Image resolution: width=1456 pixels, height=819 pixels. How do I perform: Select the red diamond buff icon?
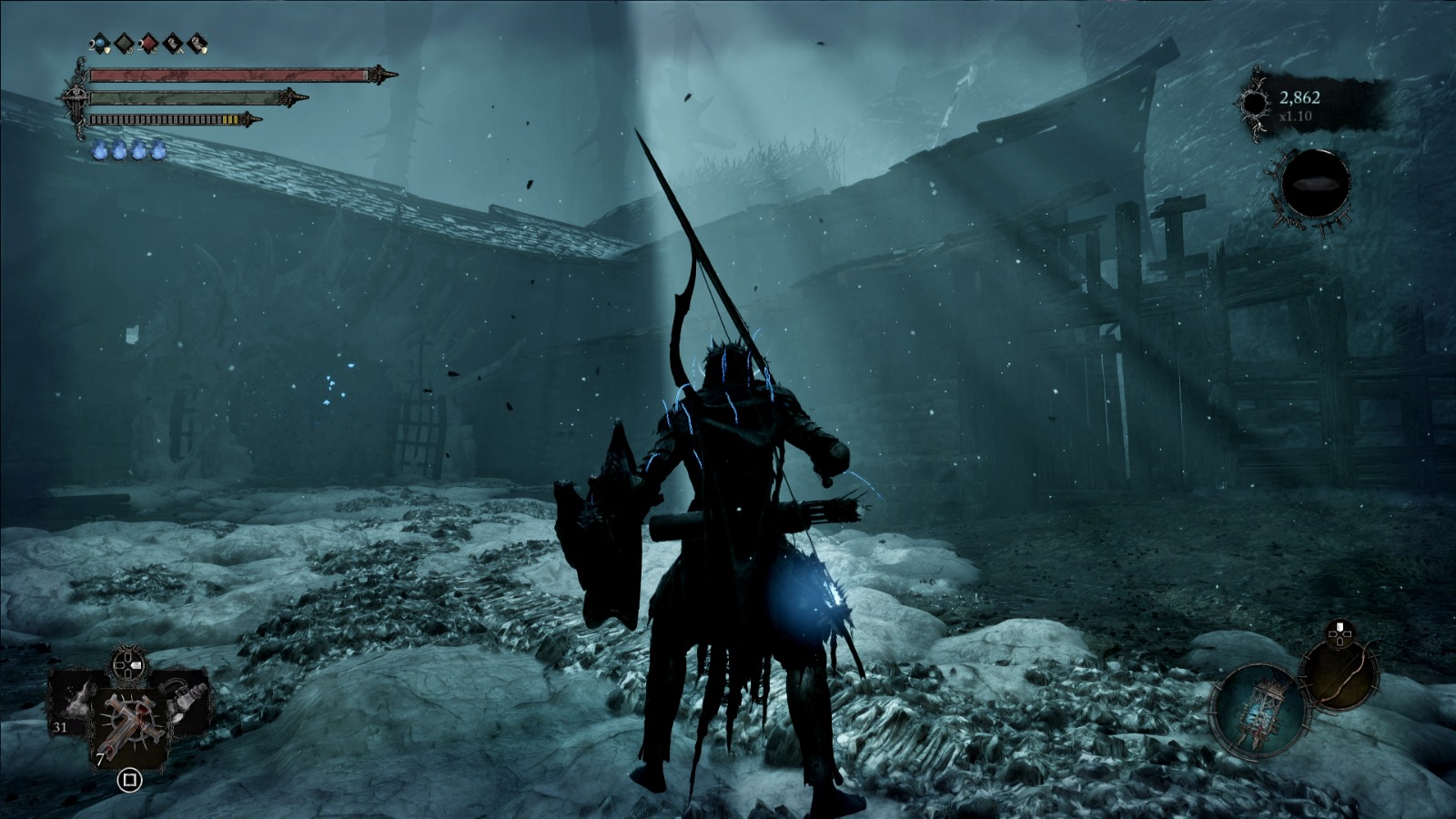pos(148,42)
